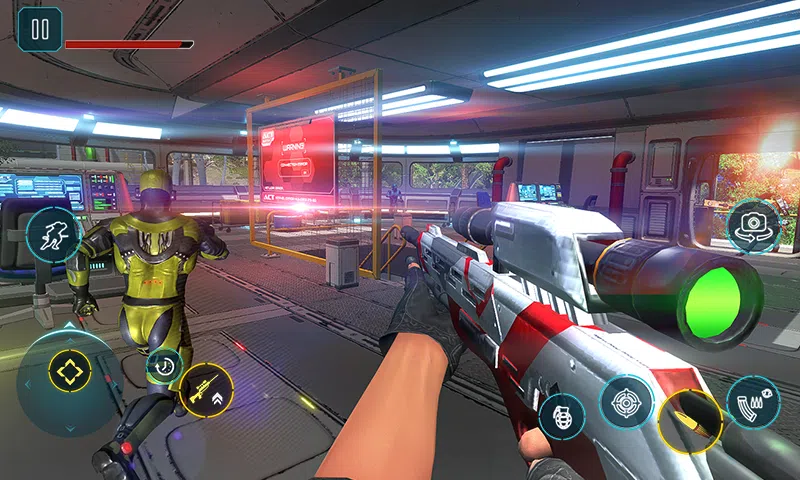The image size is (800, 480).
Task: Pause the game
Action: click(40, 29)
